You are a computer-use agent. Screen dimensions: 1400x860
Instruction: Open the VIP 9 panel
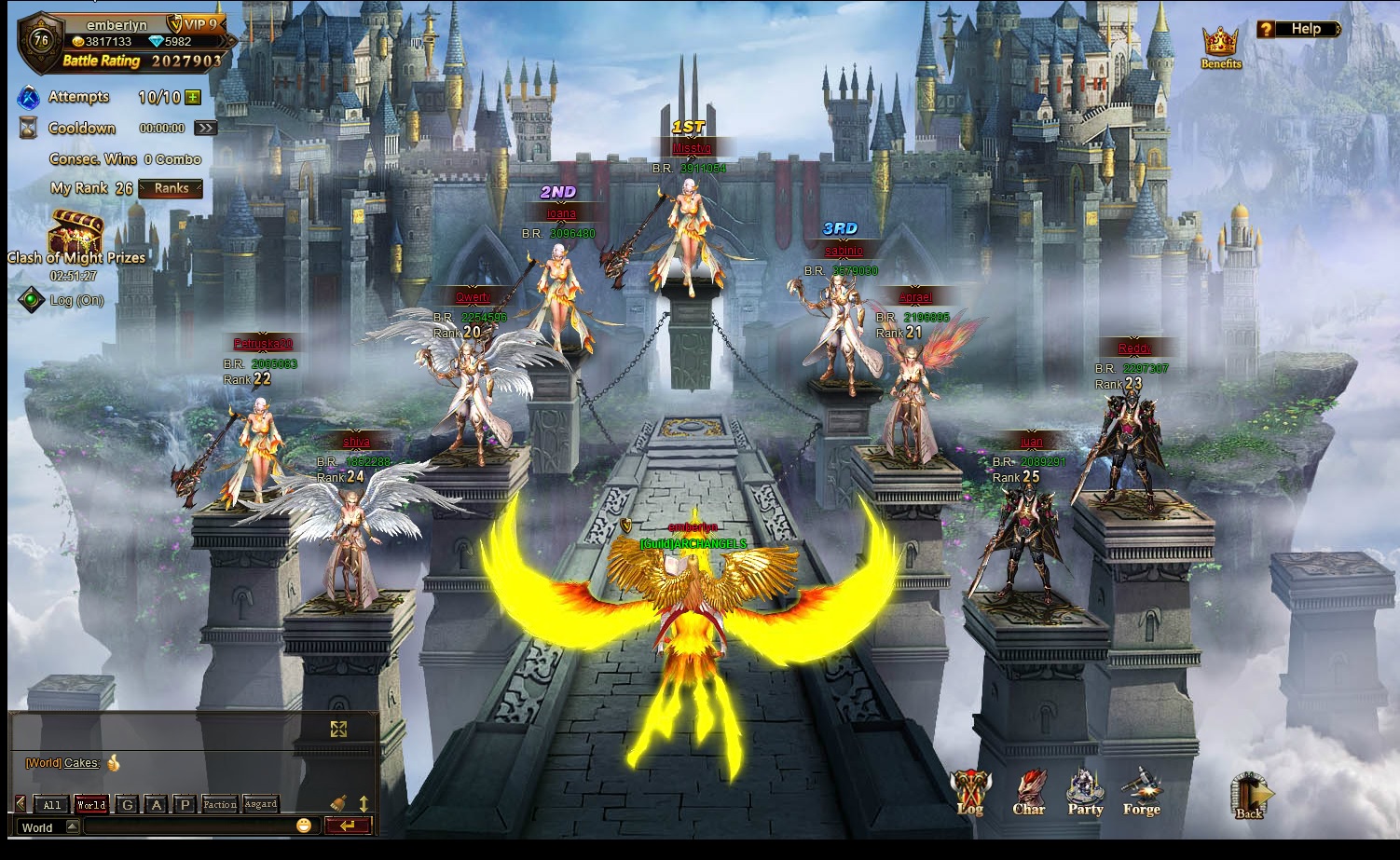(199, 24)
